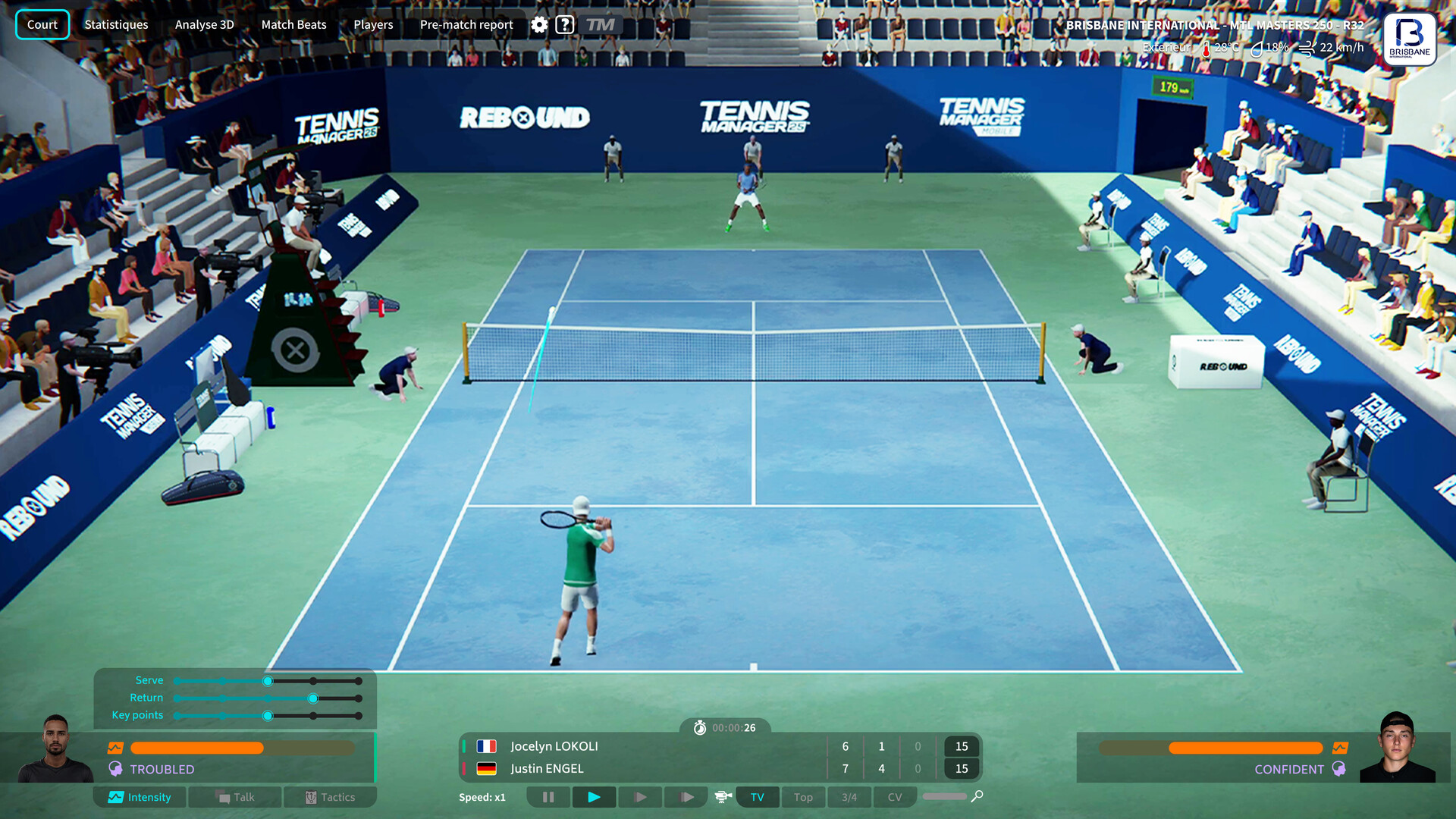The width and height of the screenshot is (1456, 819).
Task: Open the Pre-match report
Action: pyautogui.click(x=466, y=24)
